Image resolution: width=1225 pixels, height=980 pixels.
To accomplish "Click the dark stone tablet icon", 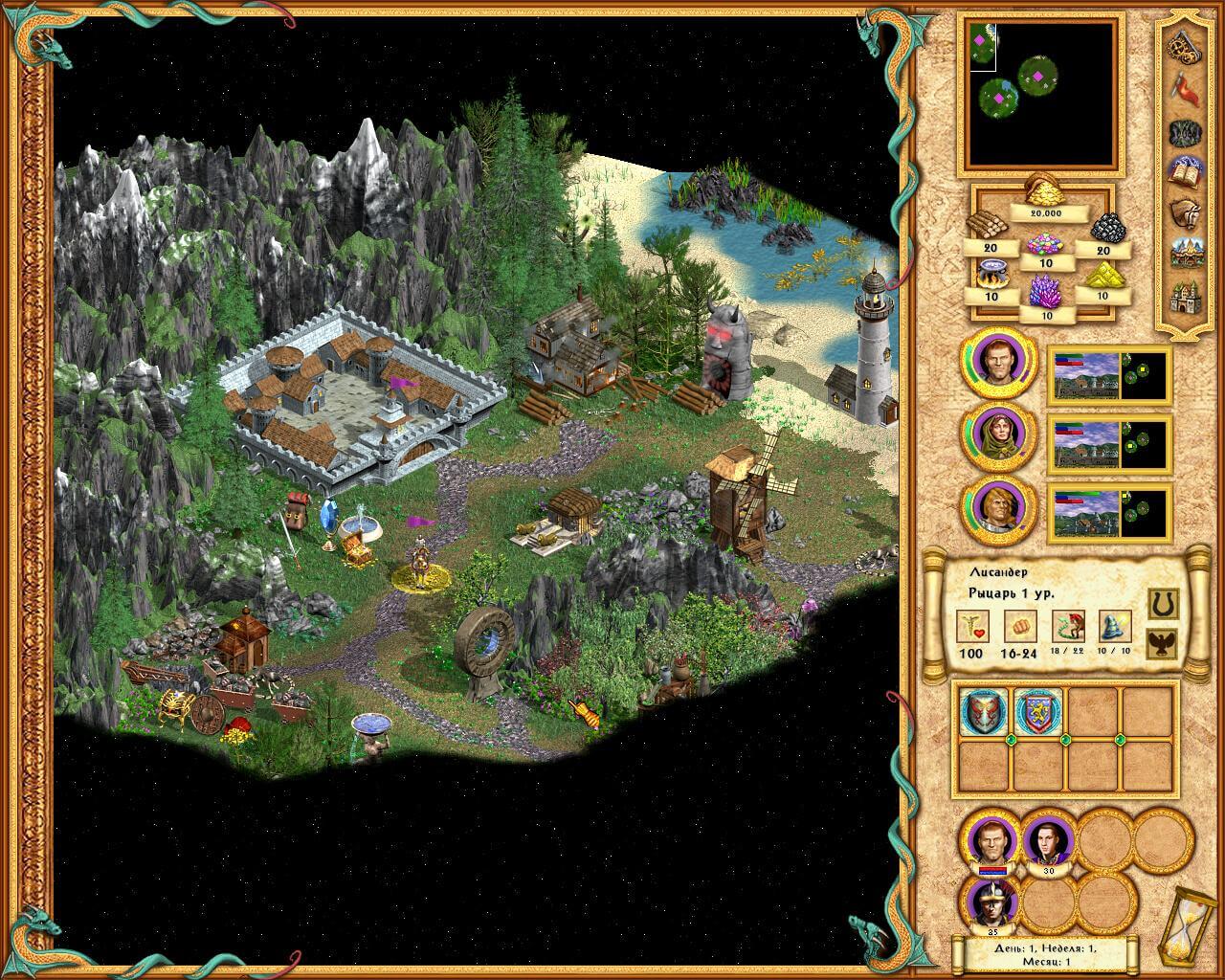I will pyautogui.click(x=1187, y=131).
